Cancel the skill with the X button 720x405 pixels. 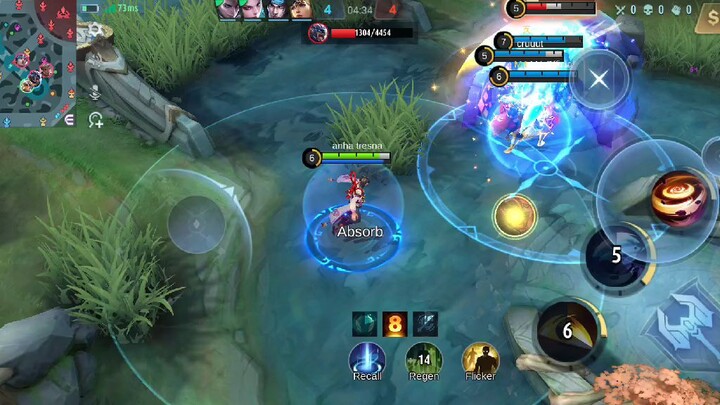point(598,78)
